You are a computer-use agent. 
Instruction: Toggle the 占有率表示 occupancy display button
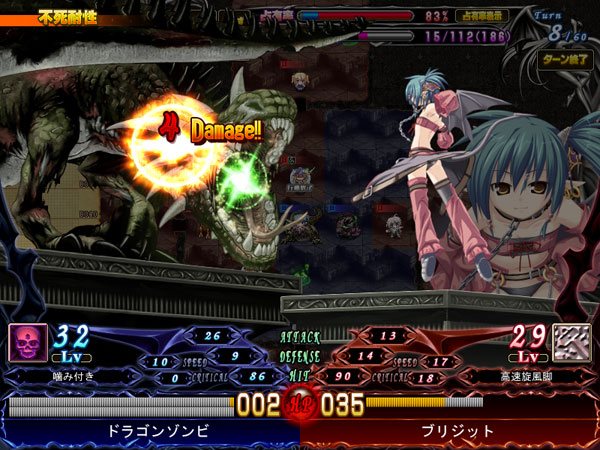tap(481, 16)
